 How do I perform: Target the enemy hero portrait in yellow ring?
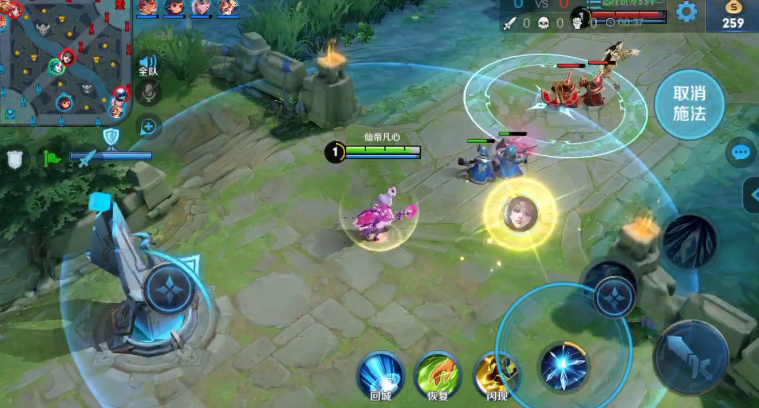[520, 213]
